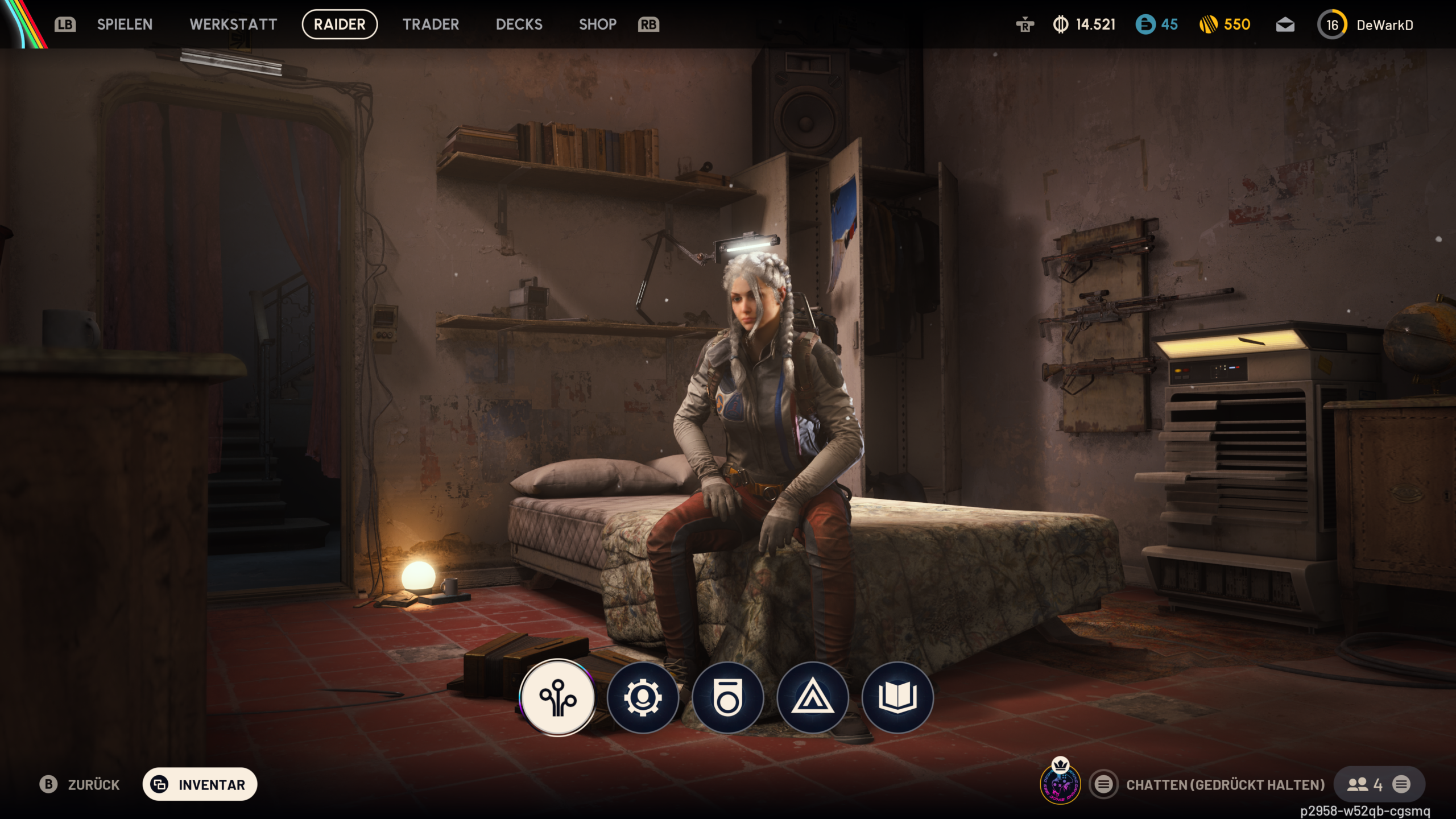Screen dimensions: 1456x819
Task: Choose the triangle emblem icon
Action: click(x=813, y=698)
